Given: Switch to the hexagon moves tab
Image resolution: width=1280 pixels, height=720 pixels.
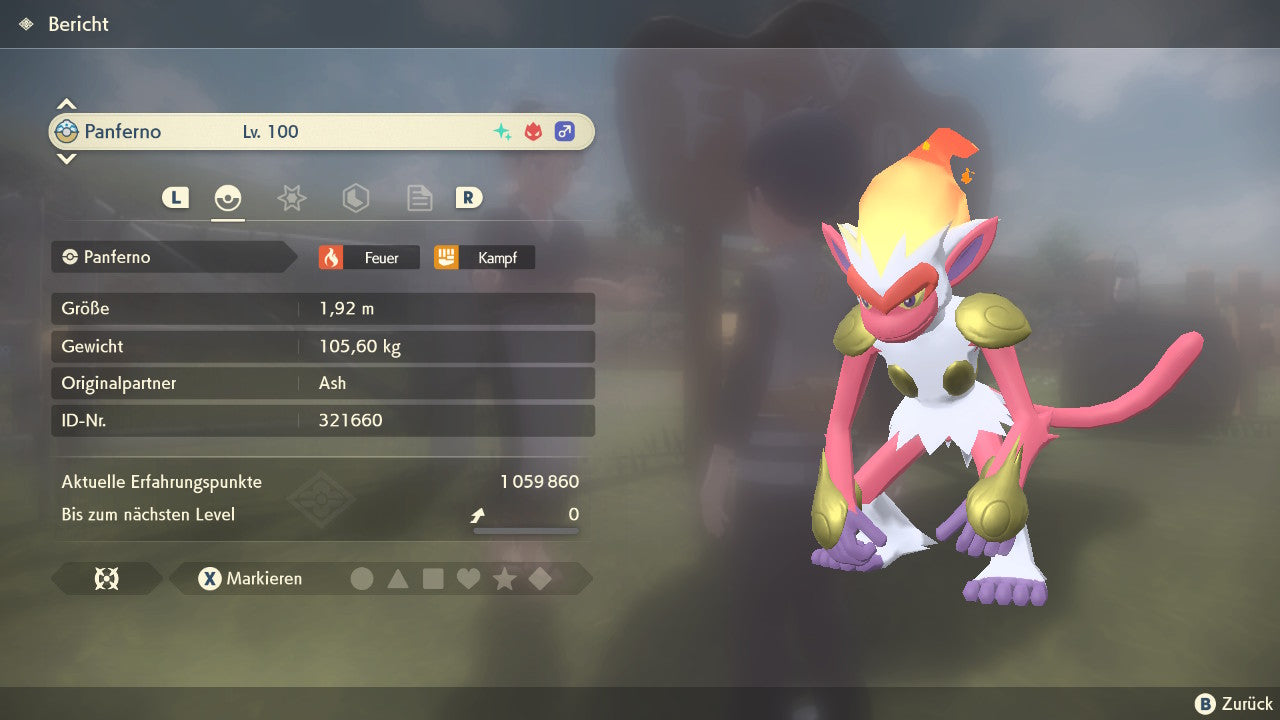Looking at the screenshot, I should coord(355,198).
